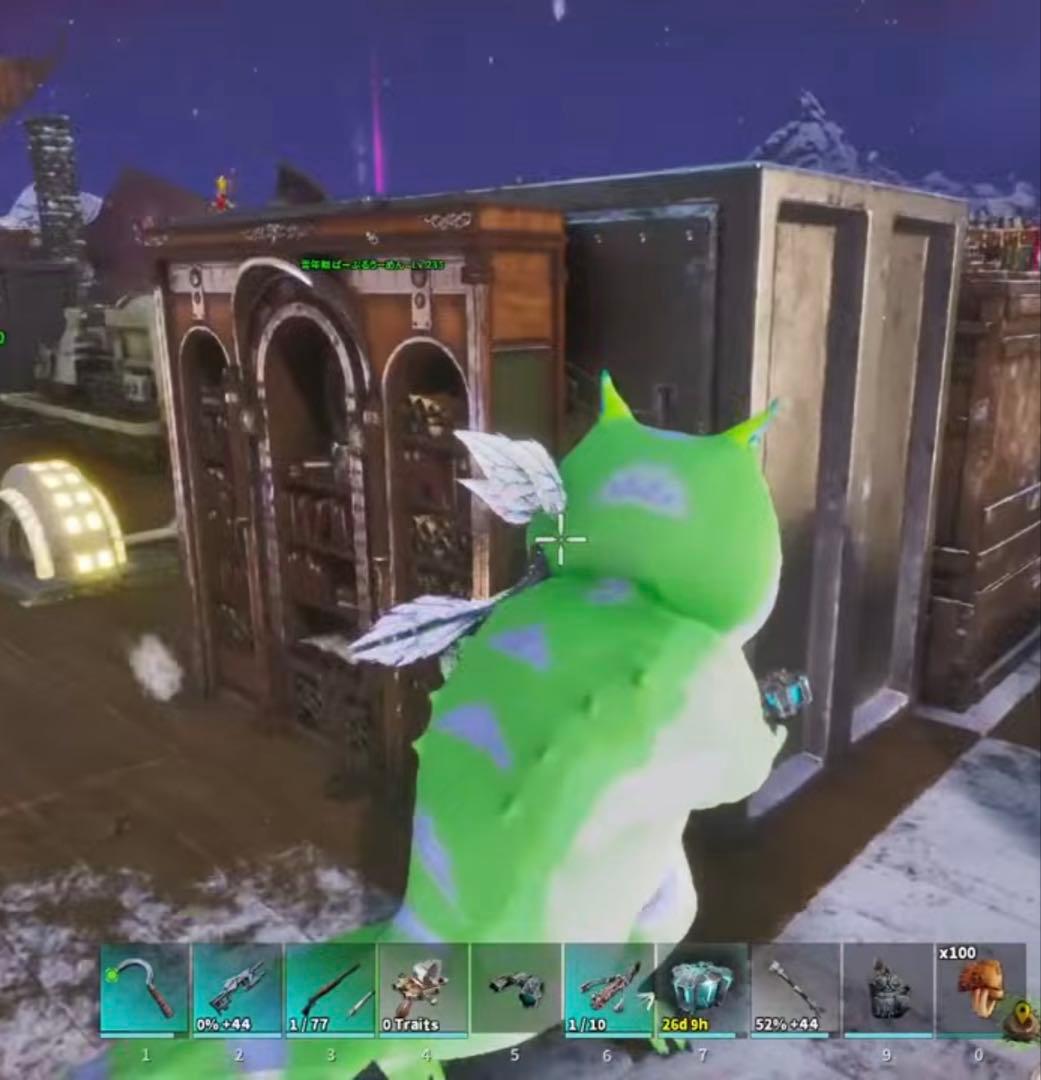Choose the longneck rifle with 1/77 ammo
Image resolution: width=1041 pixels, height=1080 pixels.
click(x=330, y=990)
